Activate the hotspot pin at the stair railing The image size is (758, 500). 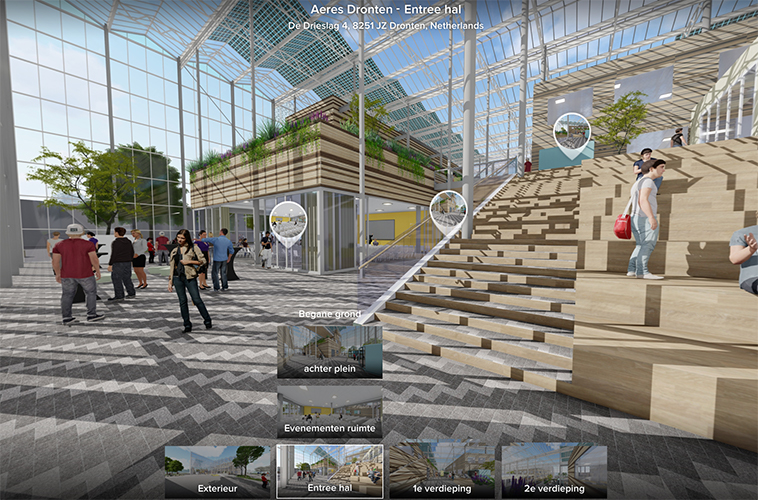(x=448, y=210)
